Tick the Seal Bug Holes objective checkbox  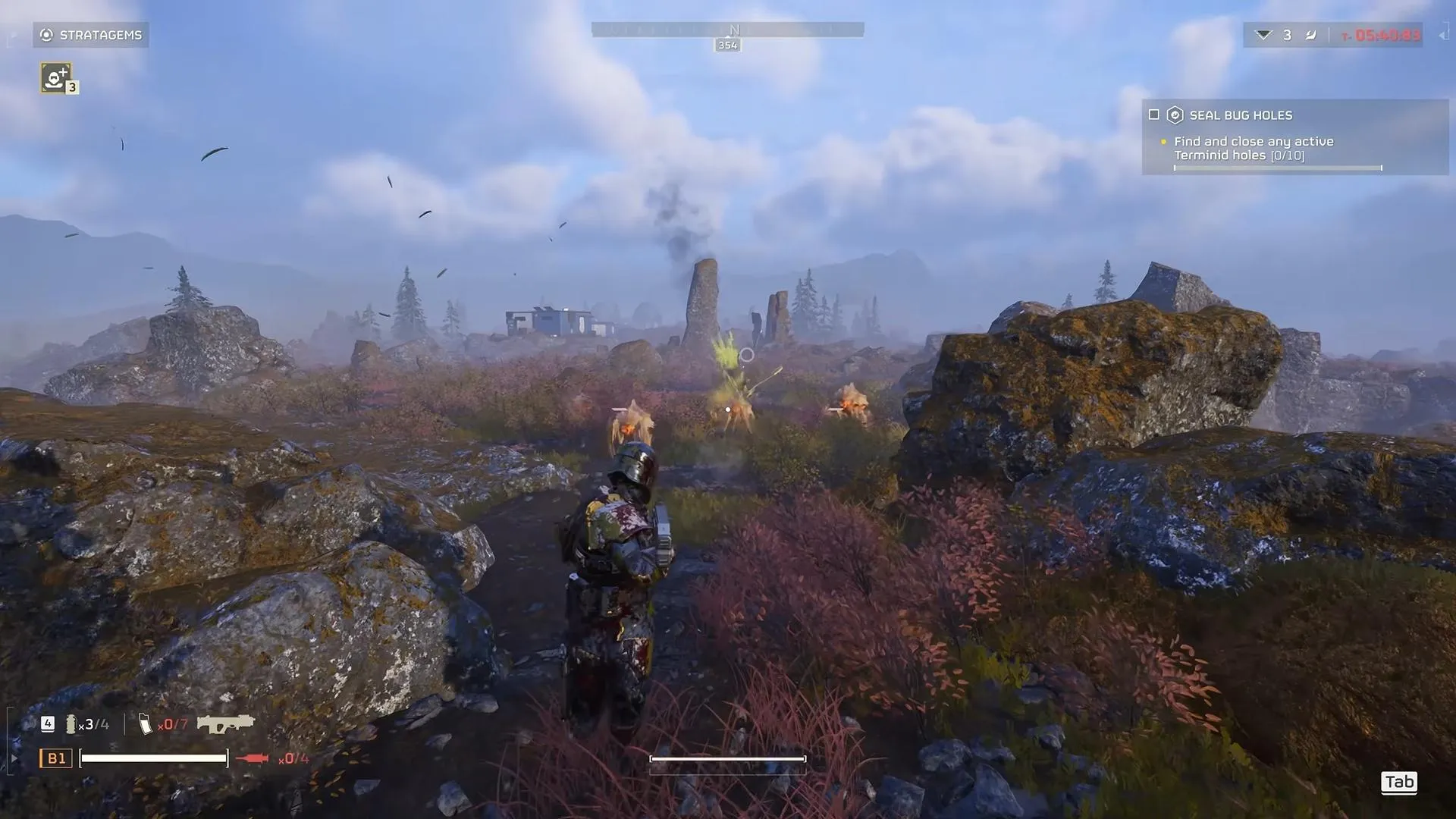1154,115
